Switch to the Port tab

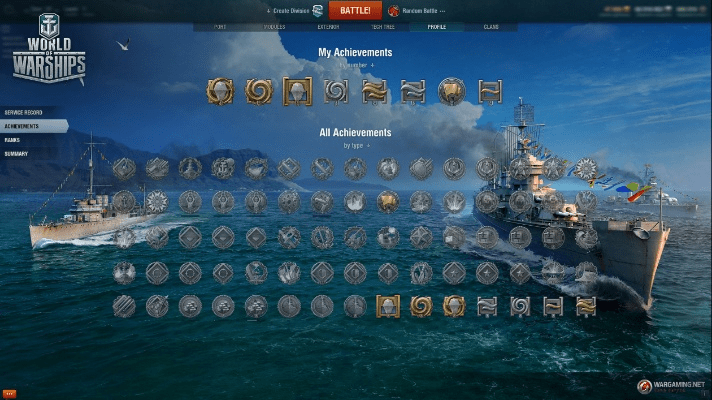[220, 27]
